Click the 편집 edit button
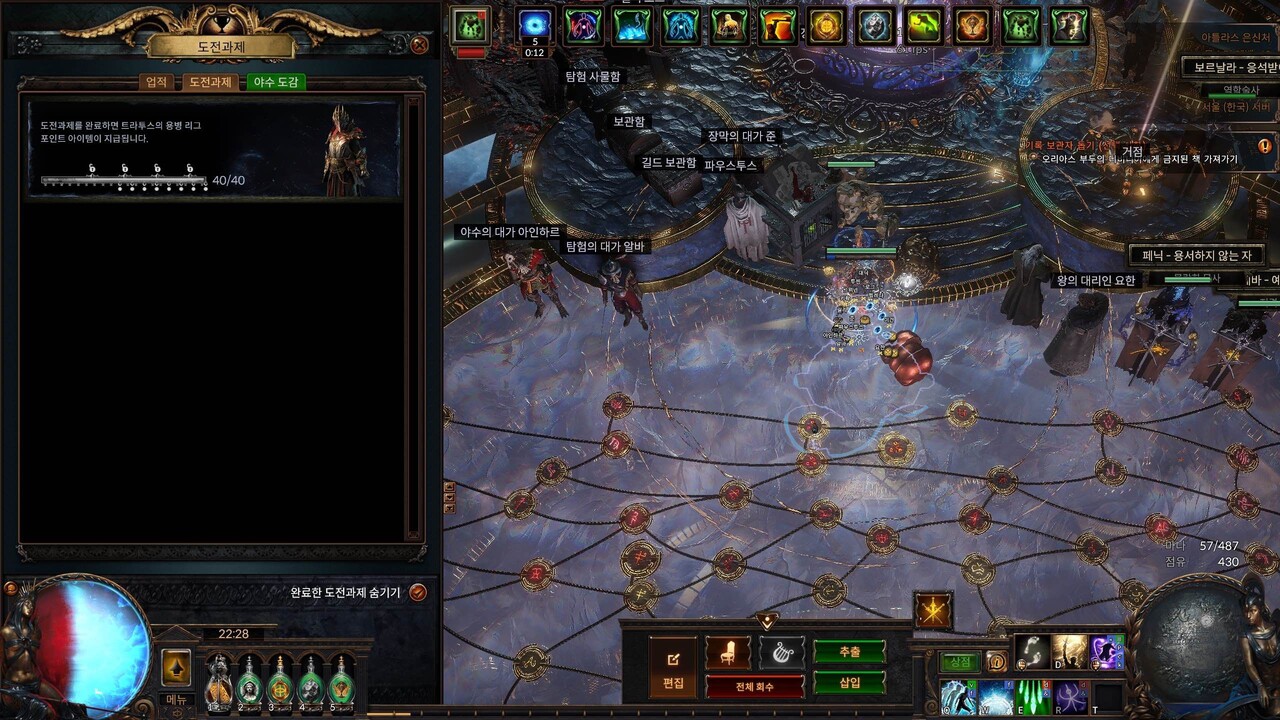1280x720 pixels. pyautogui.click(x=673, y=667)
